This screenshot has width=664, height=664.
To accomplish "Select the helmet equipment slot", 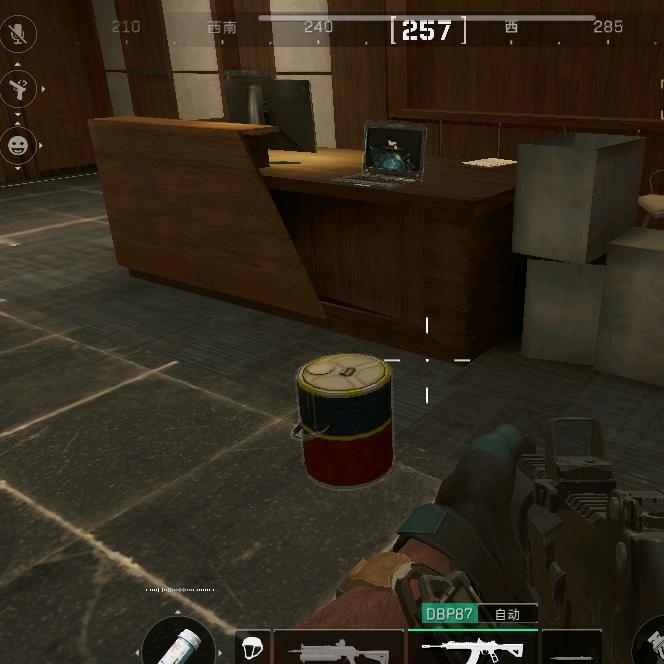I will point(251,646).
